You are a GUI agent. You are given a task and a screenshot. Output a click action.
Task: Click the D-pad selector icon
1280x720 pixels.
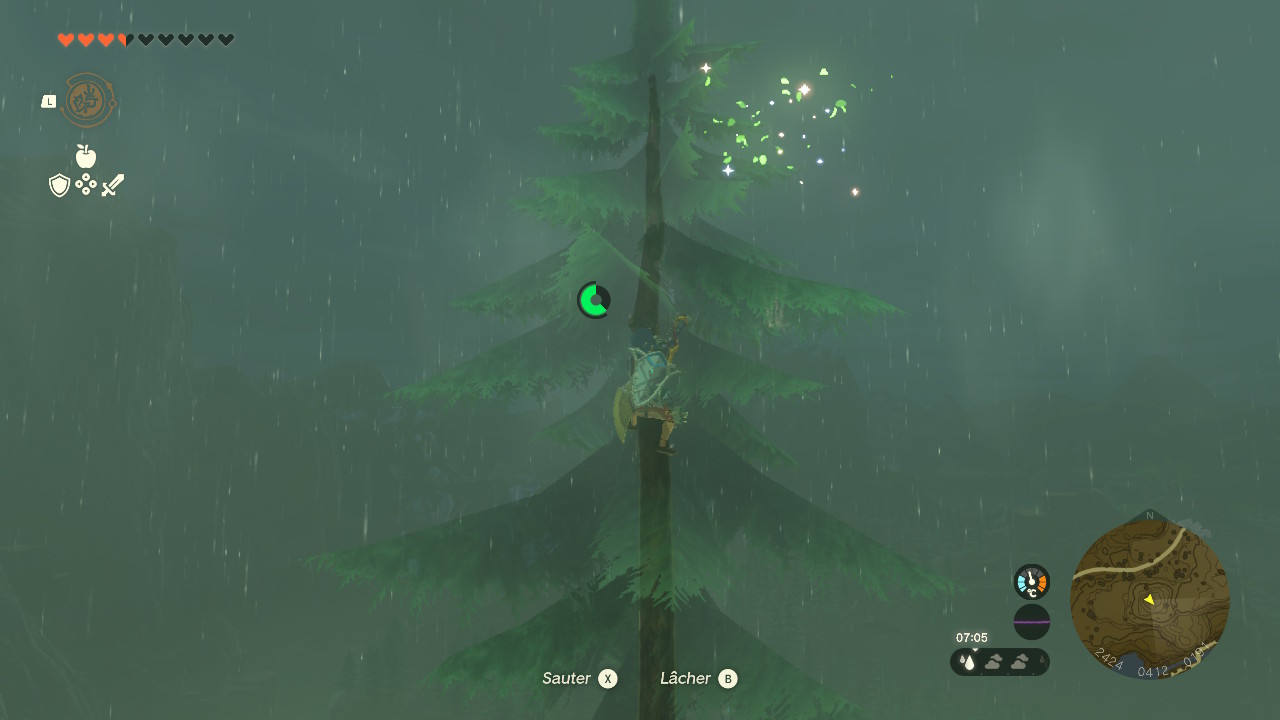point(86,185)
